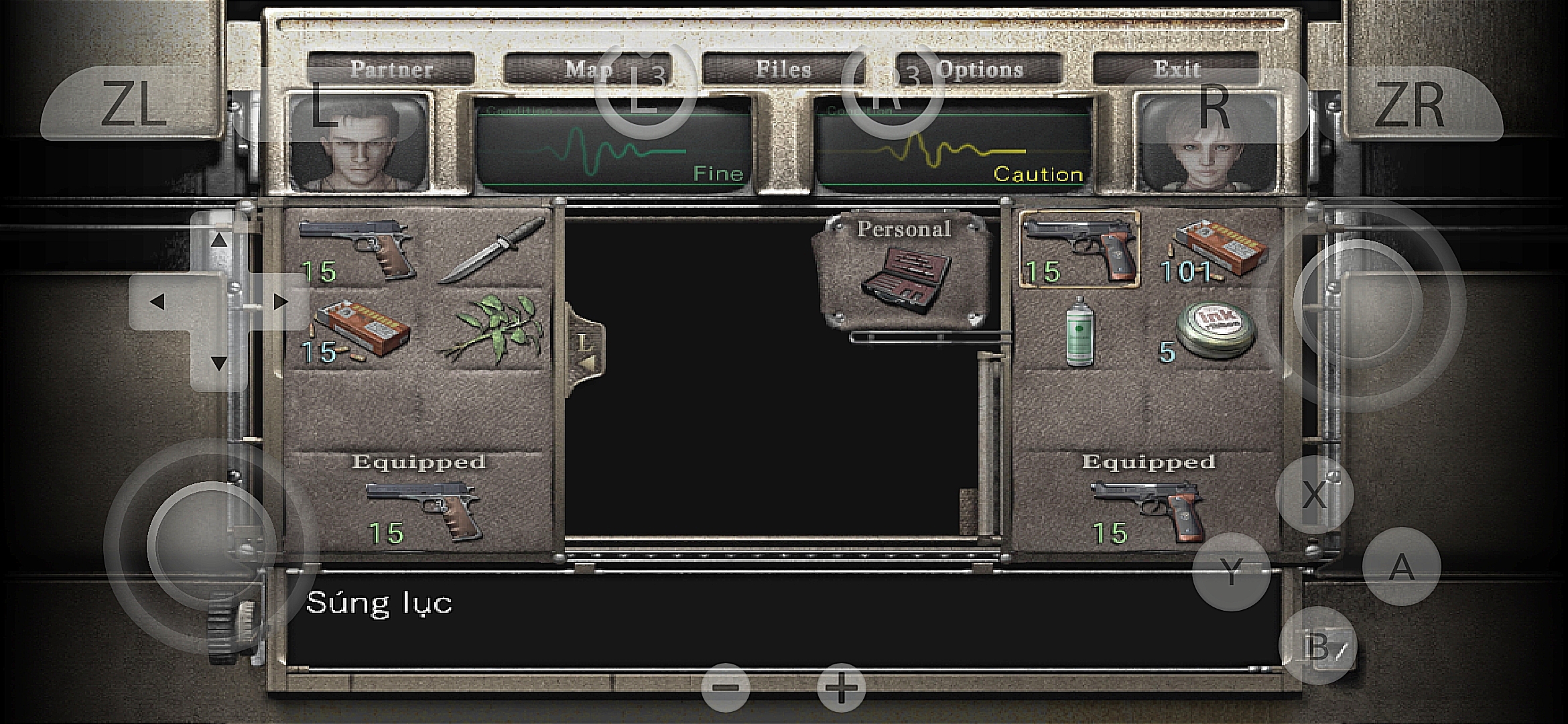Screen dimensions: 1568x724
Task: Open the Files menu
Action: point(783,69)
